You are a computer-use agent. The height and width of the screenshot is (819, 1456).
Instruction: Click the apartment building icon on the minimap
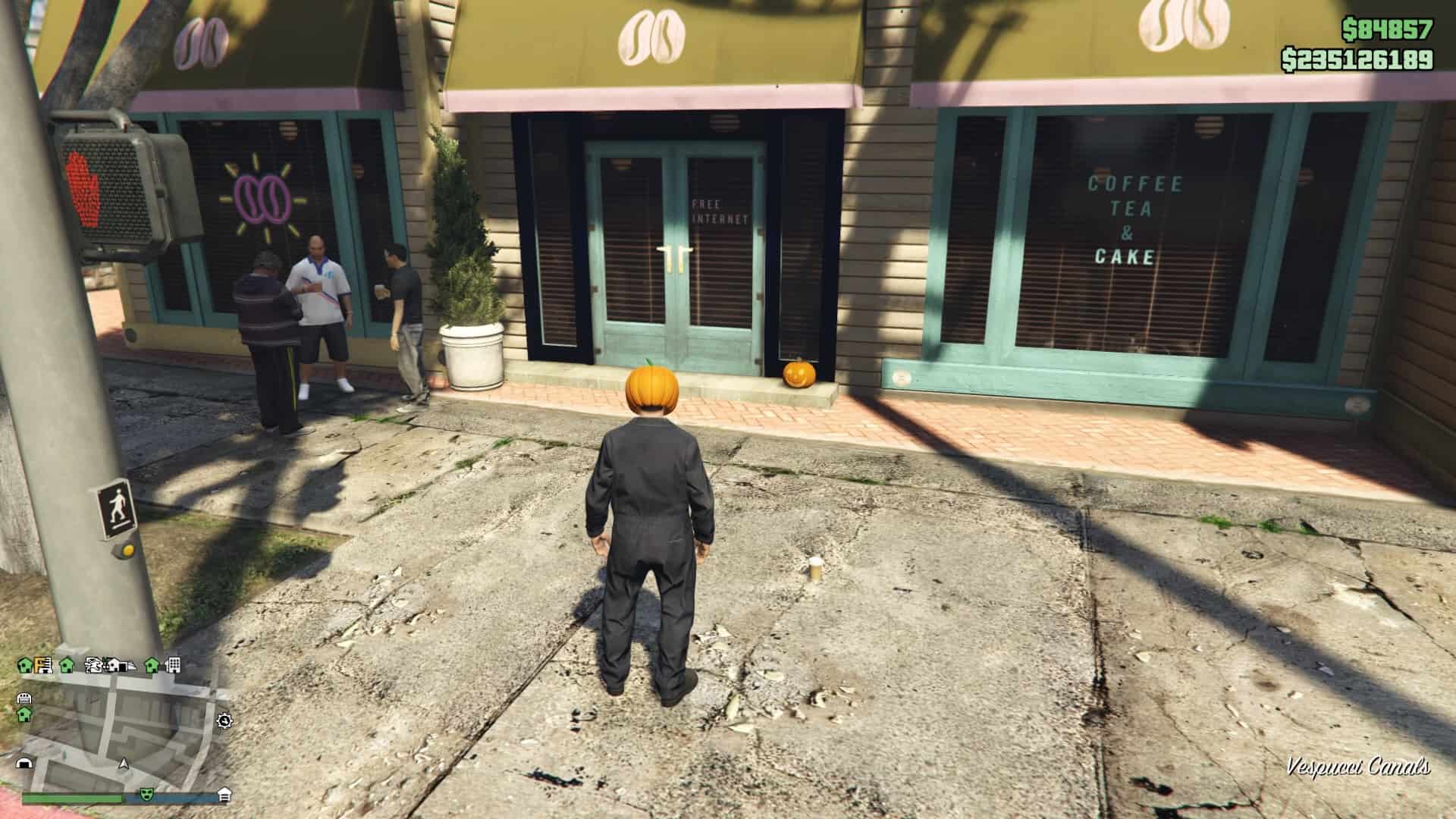click(174, 665)
